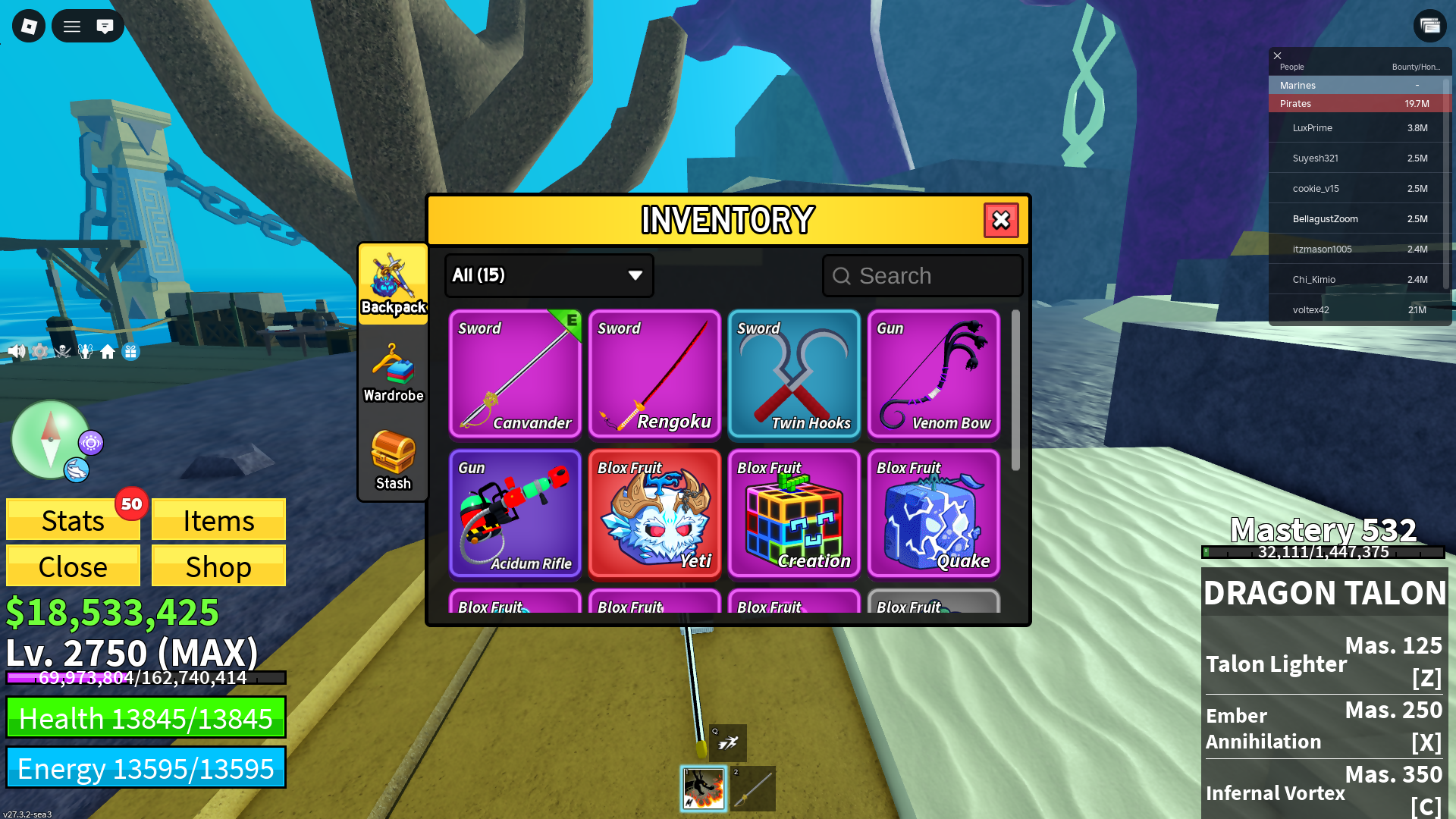The image size is (1456, 819).
Task: Open the All (15) filter dropdown
Action: (x=548, y=275)
